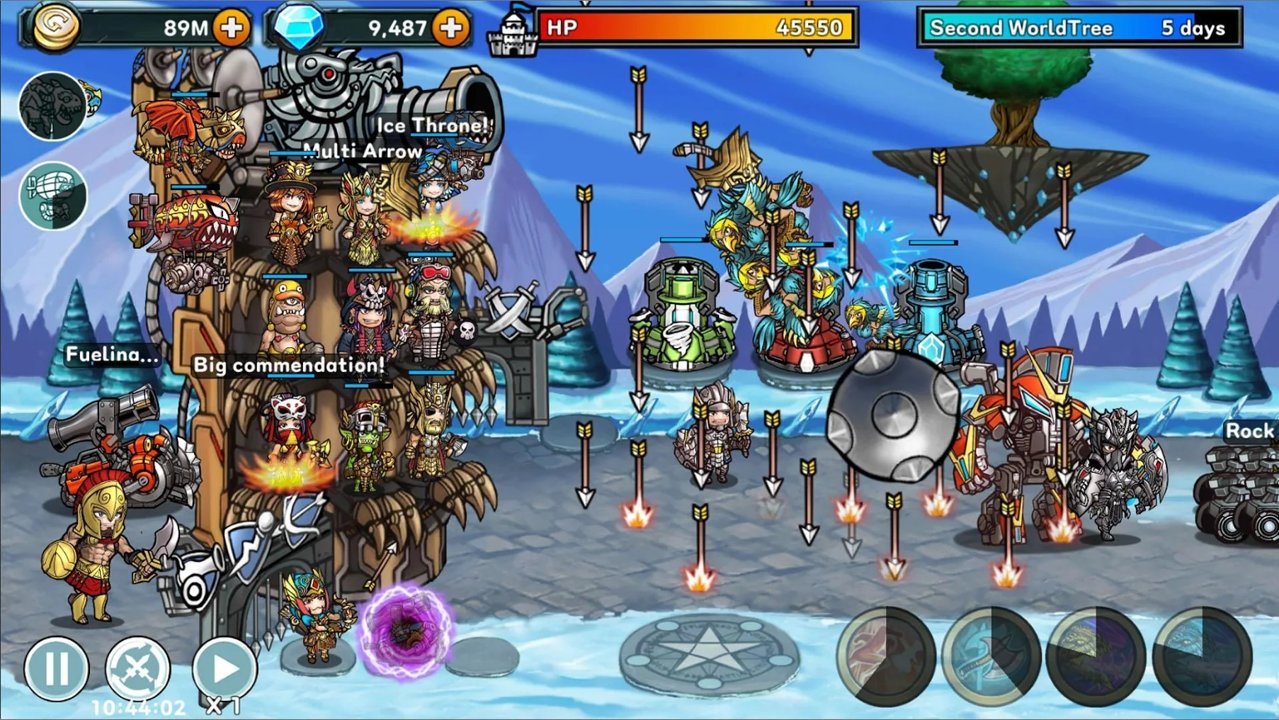Trigger the dark purple beast skill
The width and height of the screenshot is (1279, 720).
click(1096, 656)
